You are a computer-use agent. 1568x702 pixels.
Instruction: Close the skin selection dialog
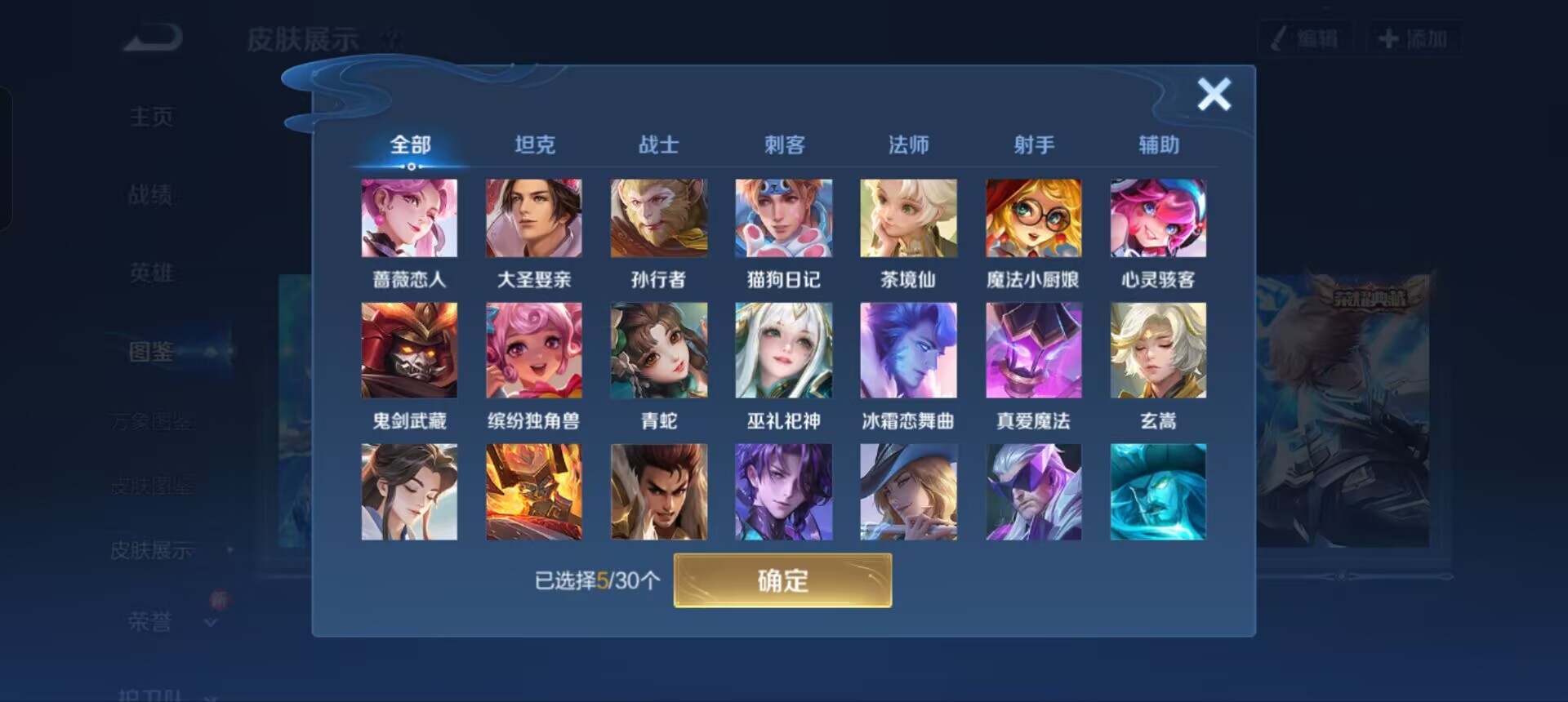click(1214, 94)
